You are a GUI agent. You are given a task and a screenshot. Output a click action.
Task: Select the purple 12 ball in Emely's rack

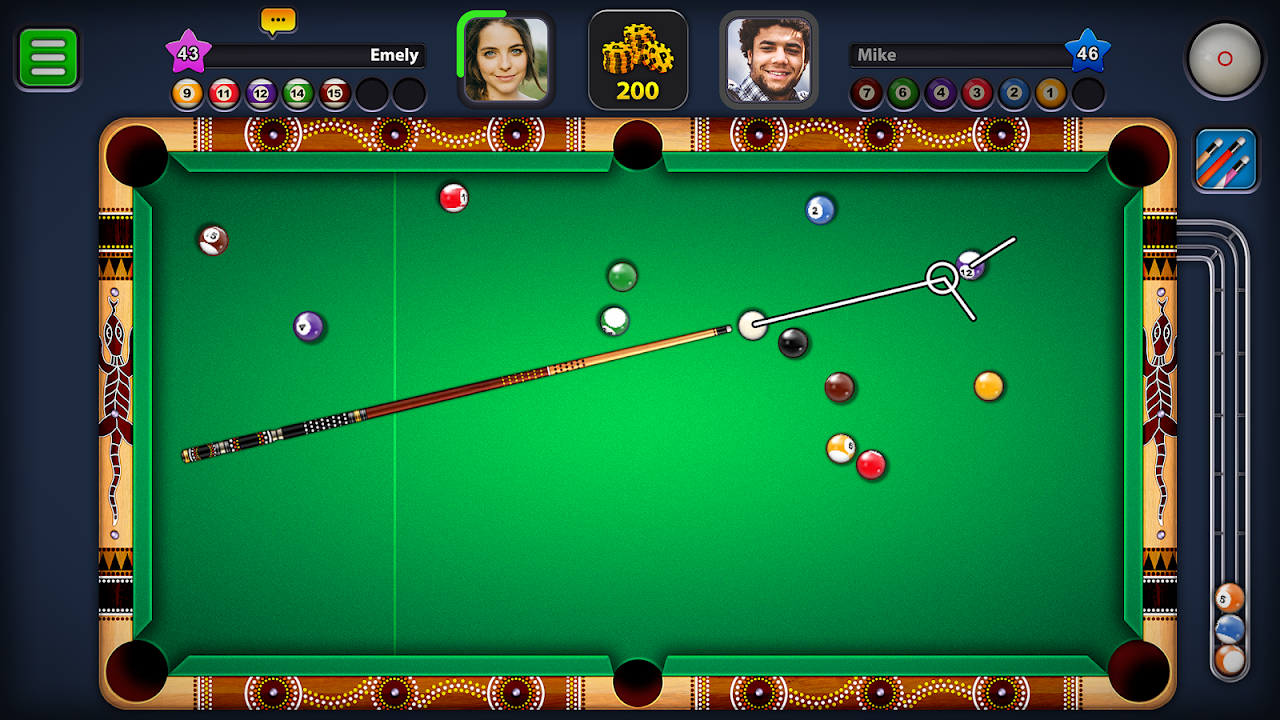tap(261, 94)
